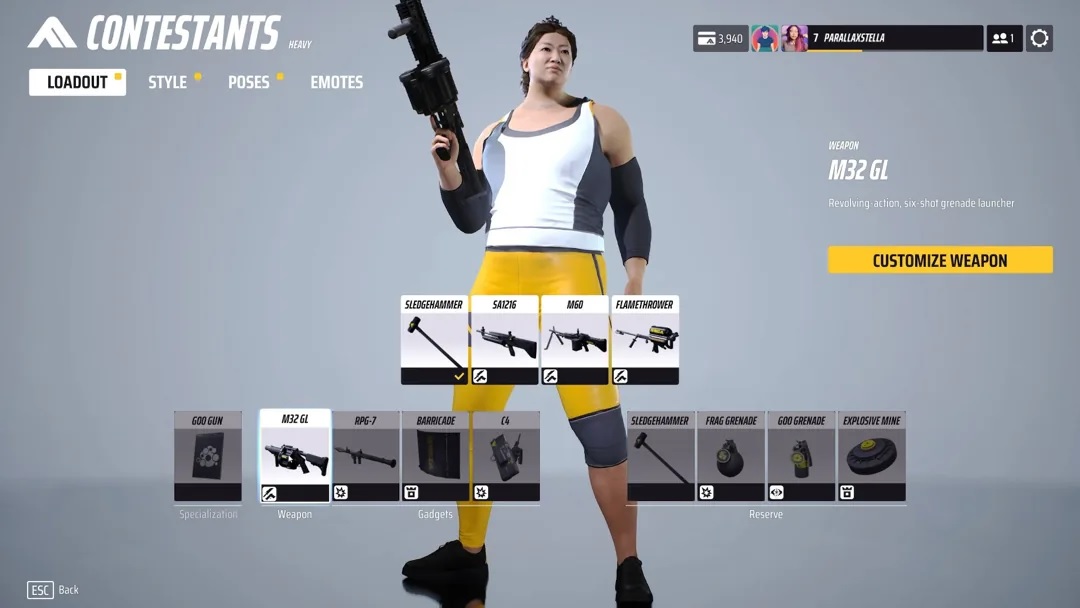This screenshot has height=608, width=1080.
Task: Click the Customize Weapon button
Action: point(940,260)
